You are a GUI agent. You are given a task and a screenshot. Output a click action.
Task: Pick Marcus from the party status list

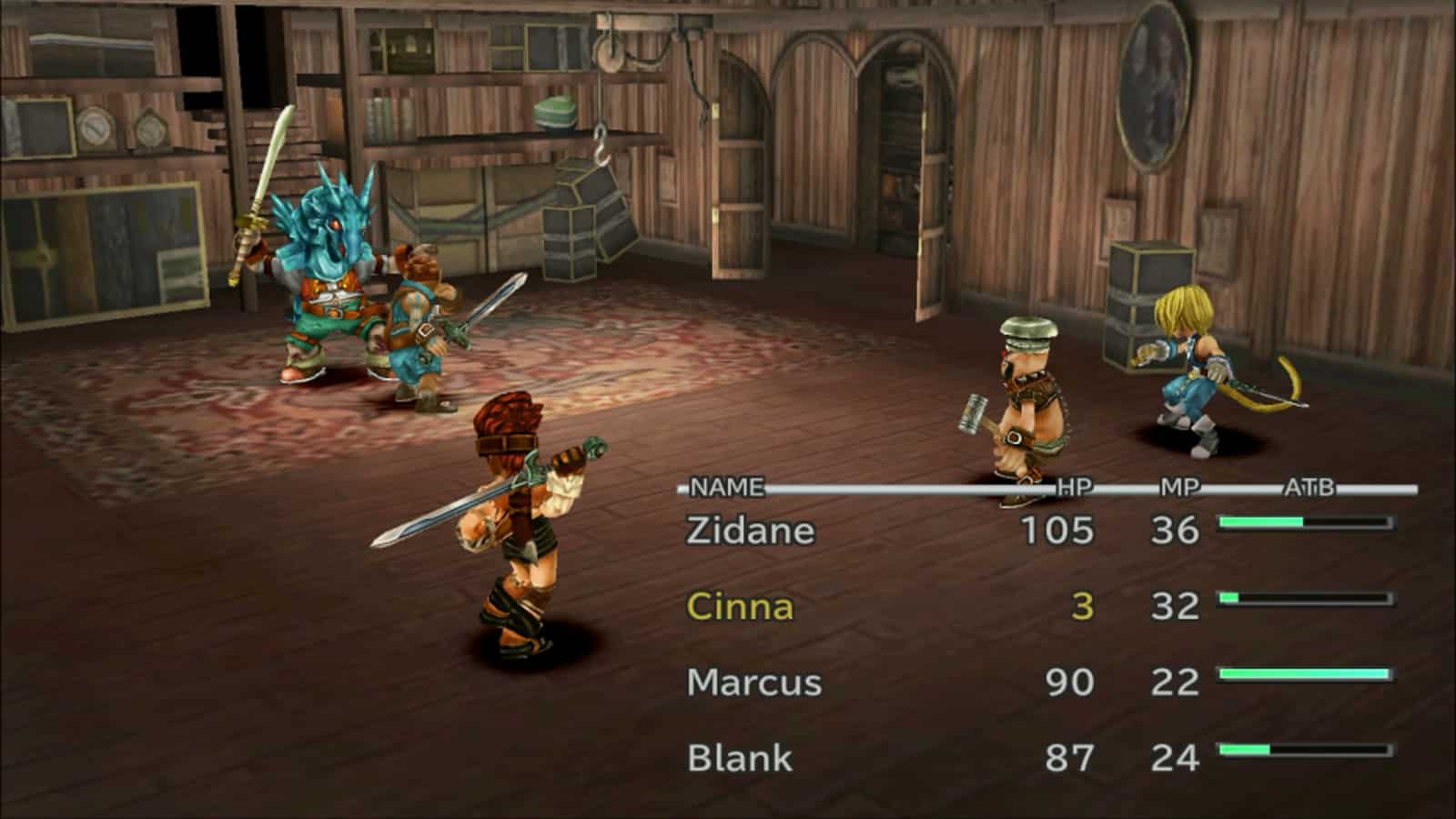point(753,682)
